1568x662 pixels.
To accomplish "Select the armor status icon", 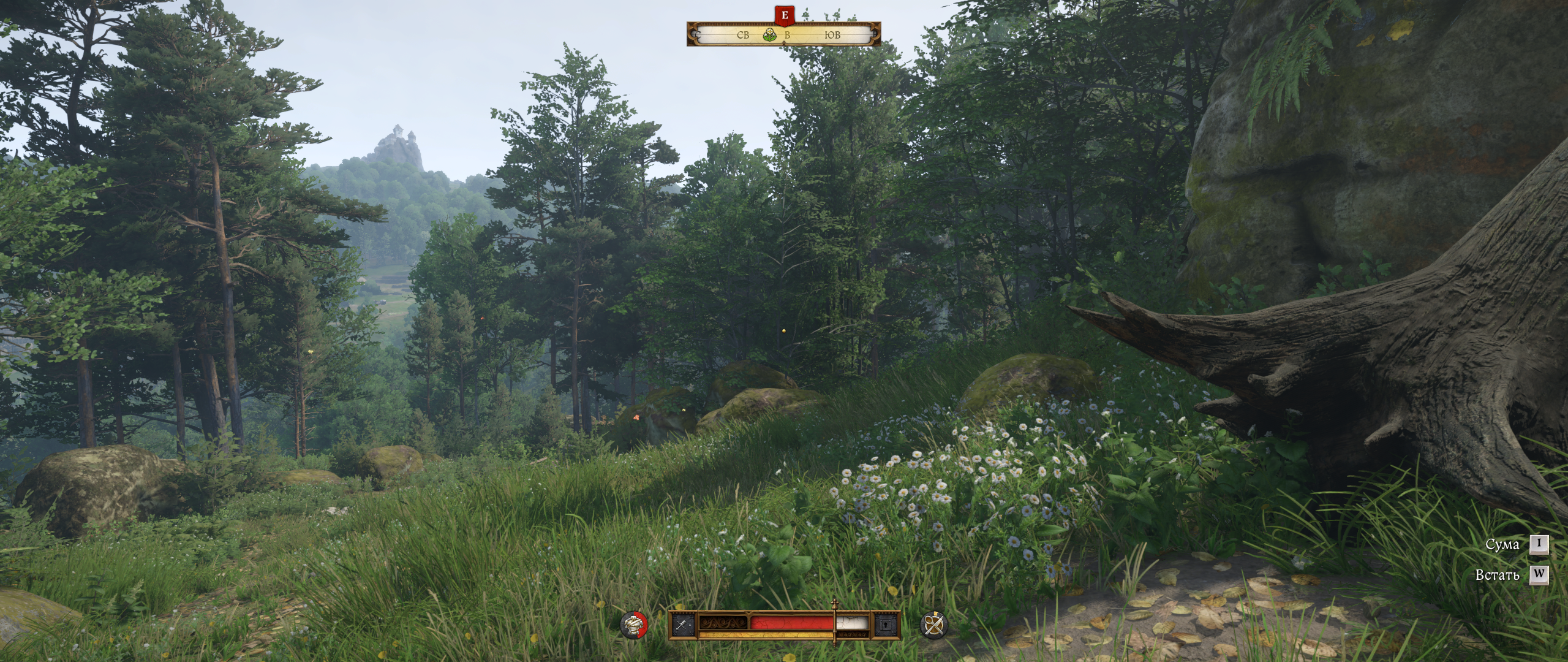I will pos(633,625).
